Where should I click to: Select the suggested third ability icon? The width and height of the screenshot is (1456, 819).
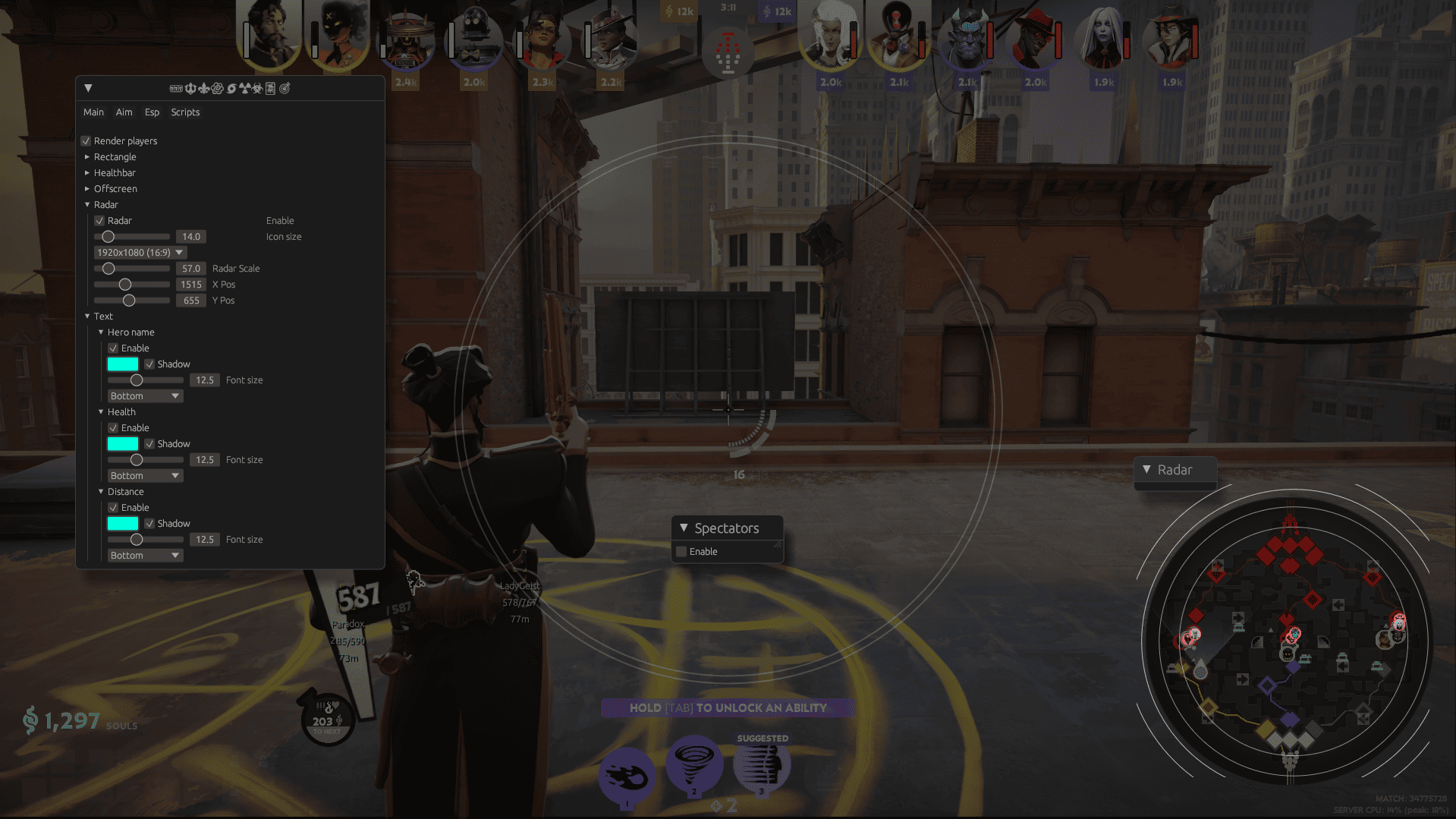tap(762, 767)
